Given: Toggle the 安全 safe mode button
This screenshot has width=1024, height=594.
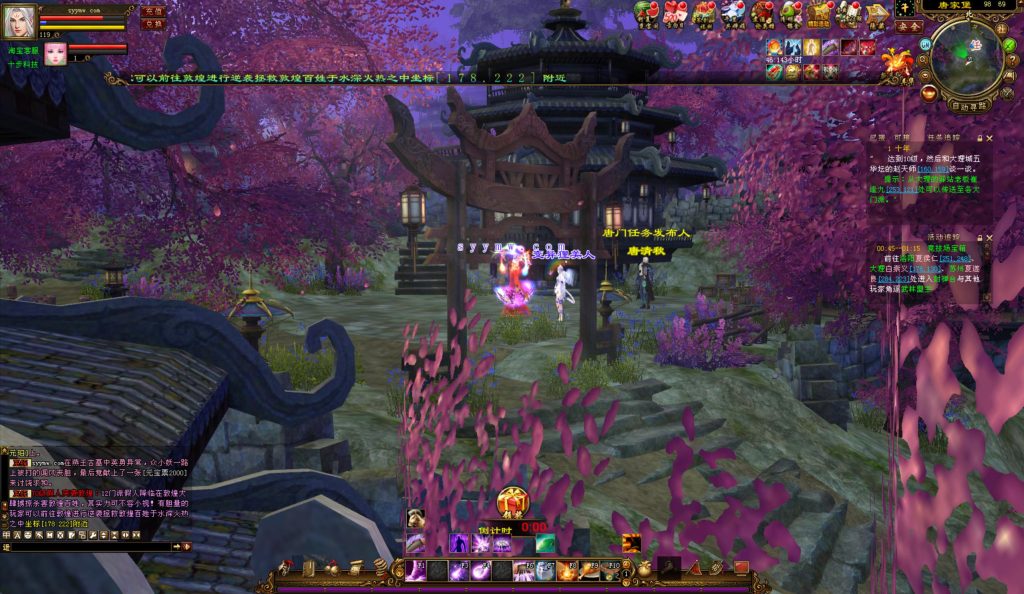Looking at the screenshot, I should (909, 28).
